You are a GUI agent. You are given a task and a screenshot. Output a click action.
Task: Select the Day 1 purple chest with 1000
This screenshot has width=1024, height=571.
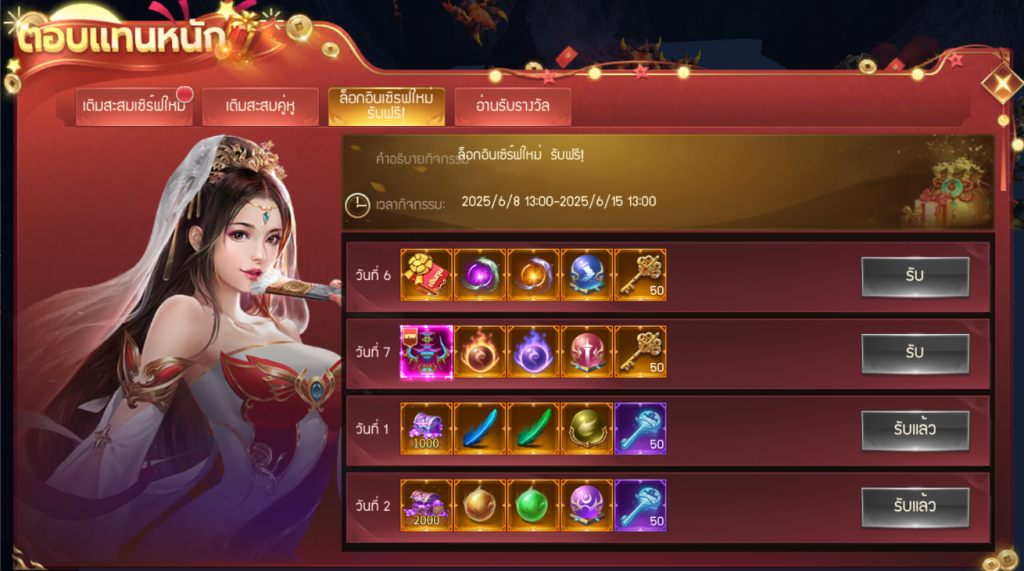(x=426, y=429)
